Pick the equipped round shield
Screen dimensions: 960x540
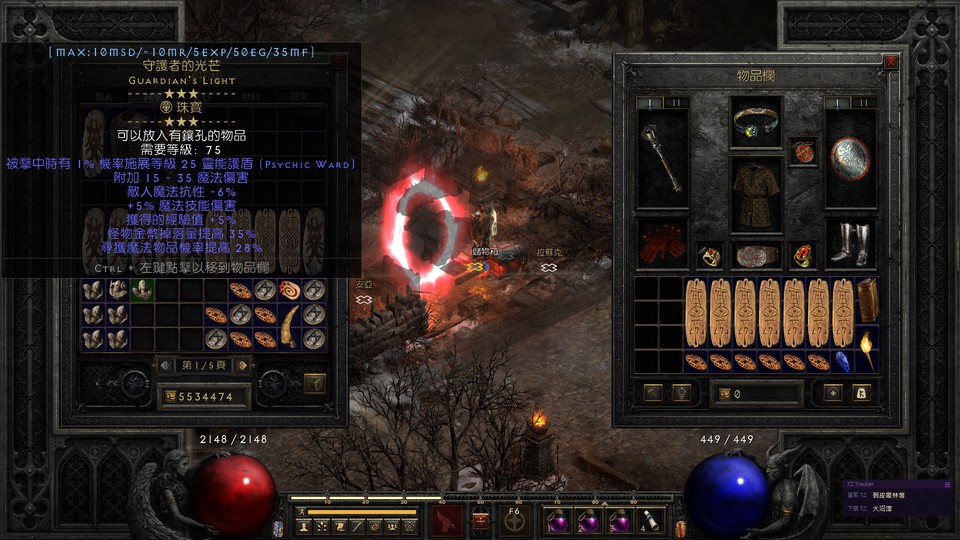point(850,158)
